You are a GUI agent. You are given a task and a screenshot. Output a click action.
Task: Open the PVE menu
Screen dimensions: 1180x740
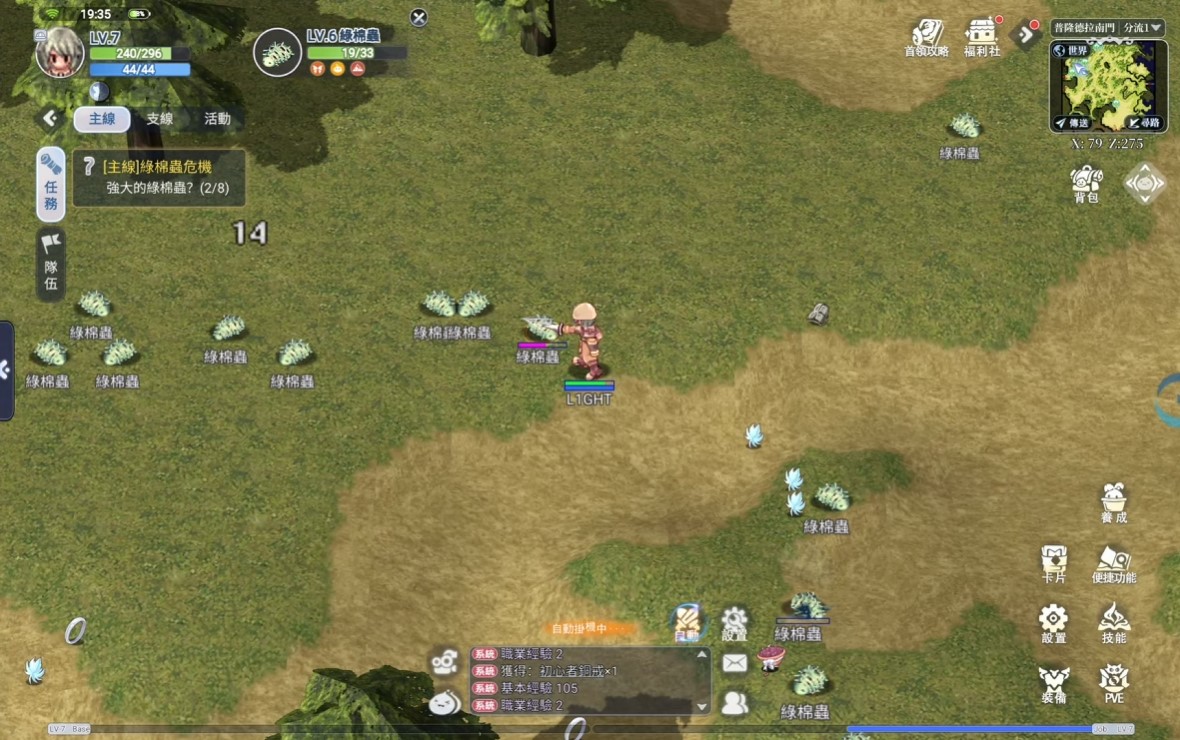pos(1114,683)
